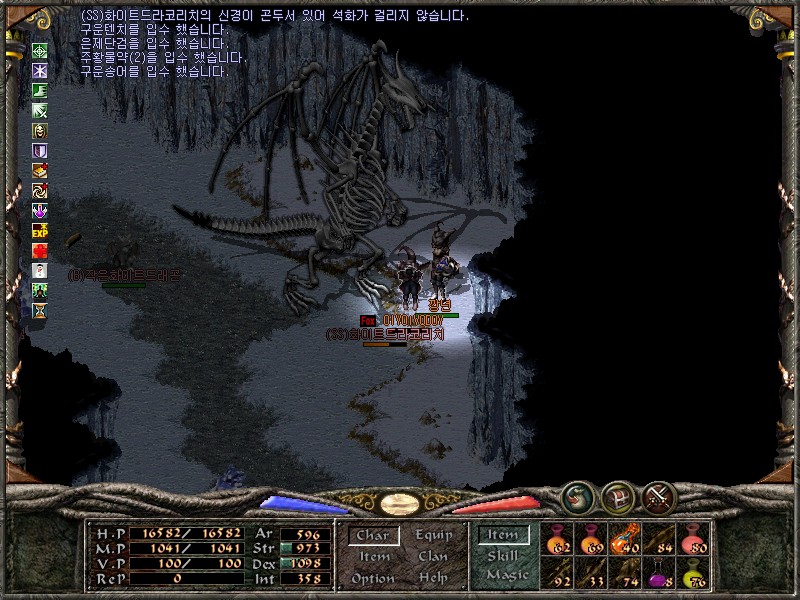Click the round crossed swords button
The height and width of the screenshot is (600, 800).
point(660,496)
